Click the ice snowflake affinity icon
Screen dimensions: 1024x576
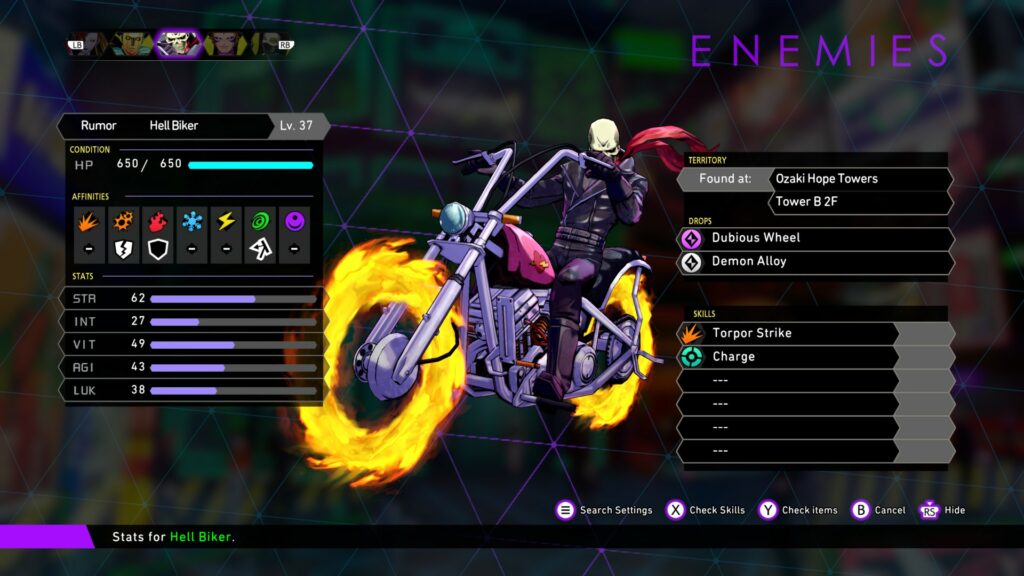coord(192,221)
